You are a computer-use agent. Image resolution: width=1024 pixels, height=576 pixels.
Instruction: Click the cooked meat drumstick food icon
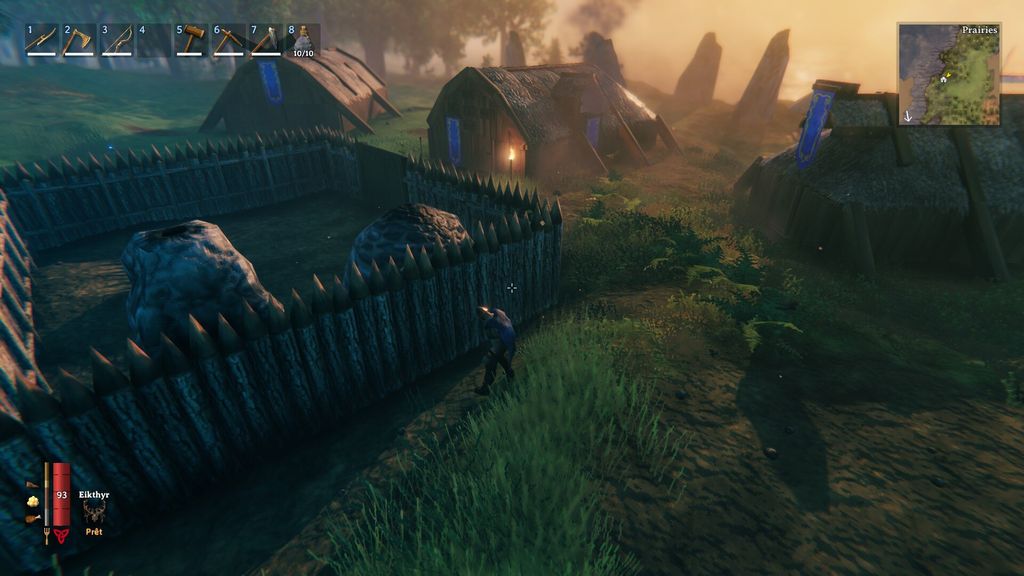[x=32, y=519]
